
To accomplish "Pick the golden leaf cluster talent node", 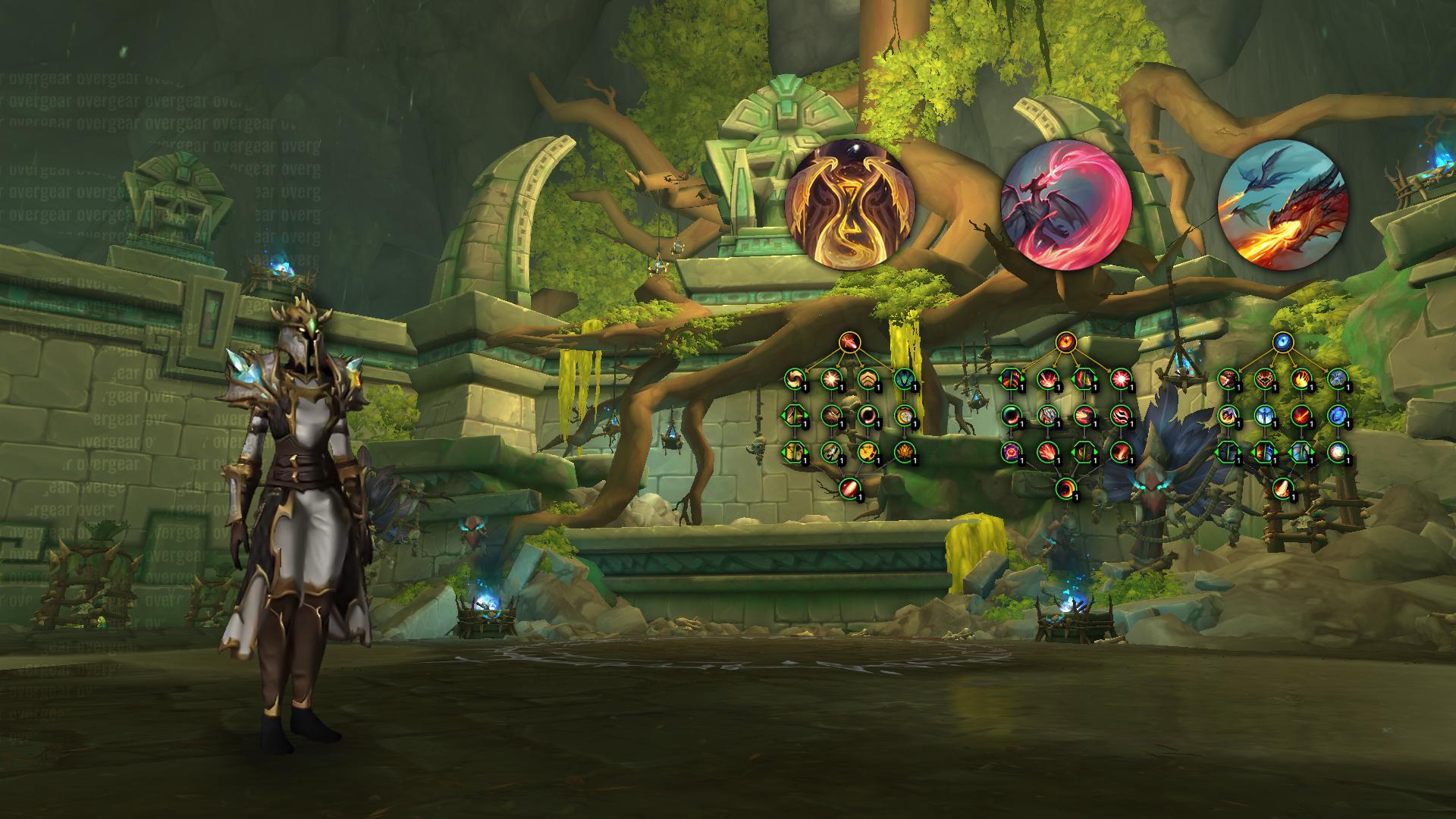I will click(x=903, y=452).
